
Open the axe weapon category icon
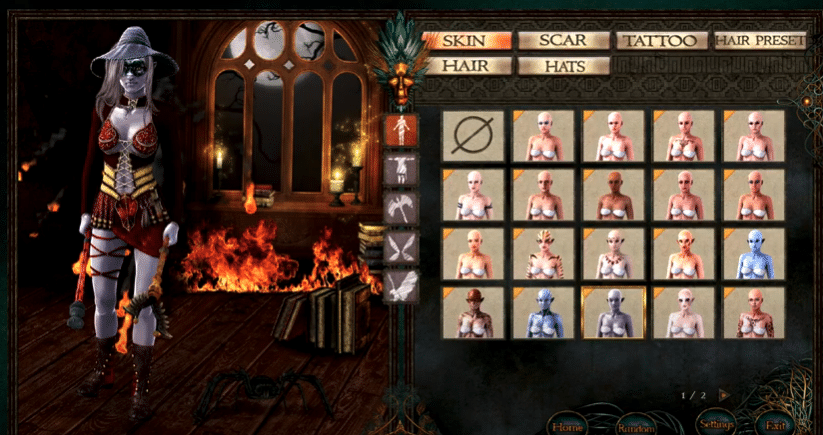401,208
